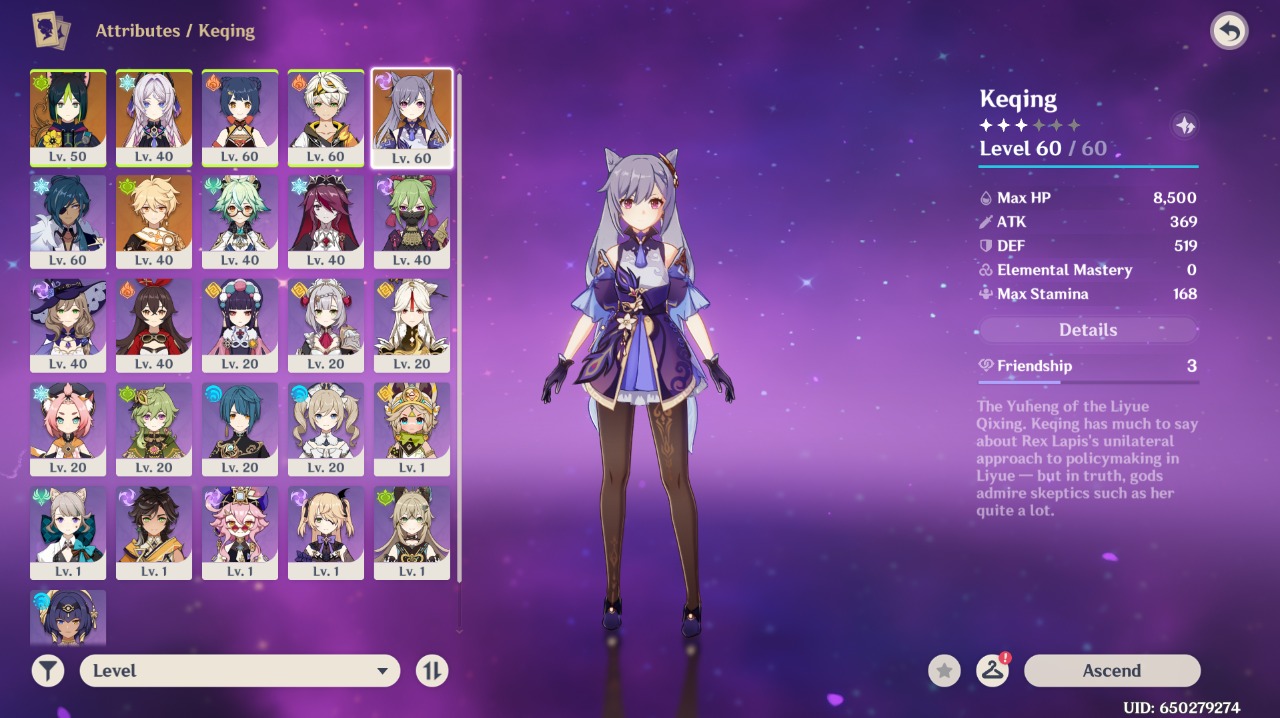1280x718 pixels.
Task: Select Diona's portrait
Action: [x=68, y=422]
